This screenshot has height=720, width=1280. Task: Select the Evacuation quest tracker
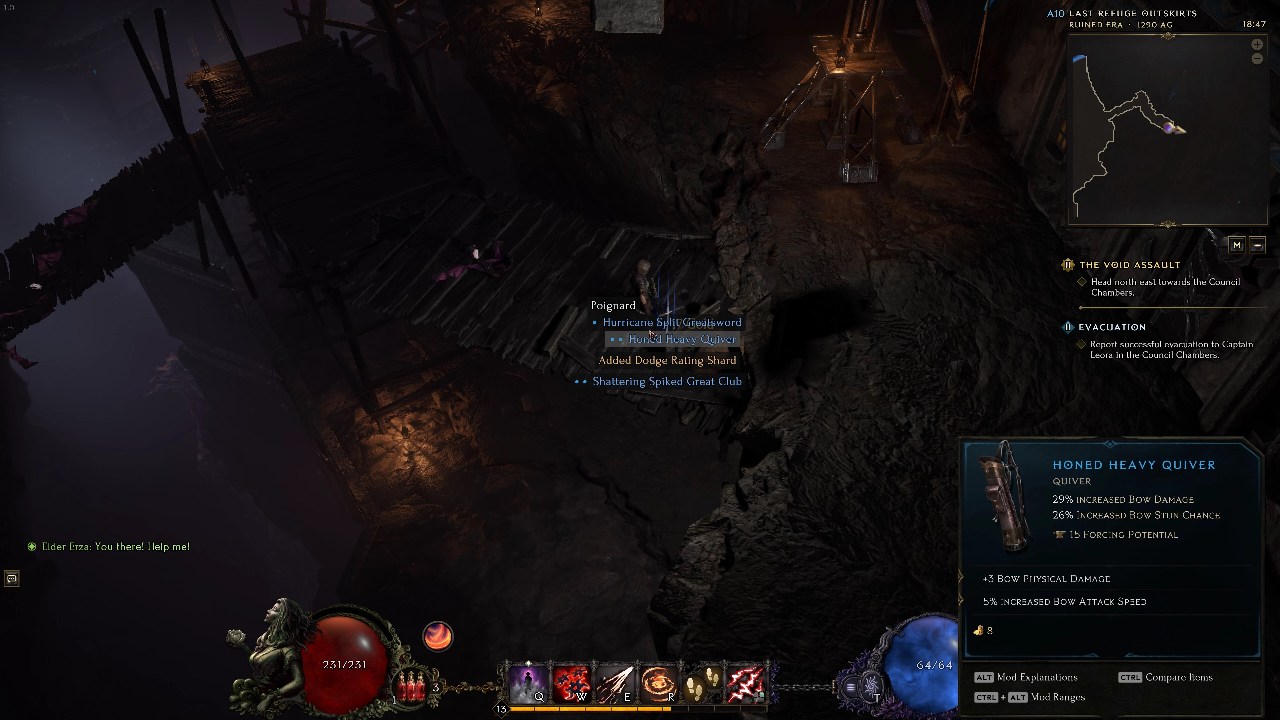click(x=1111, y=327)
